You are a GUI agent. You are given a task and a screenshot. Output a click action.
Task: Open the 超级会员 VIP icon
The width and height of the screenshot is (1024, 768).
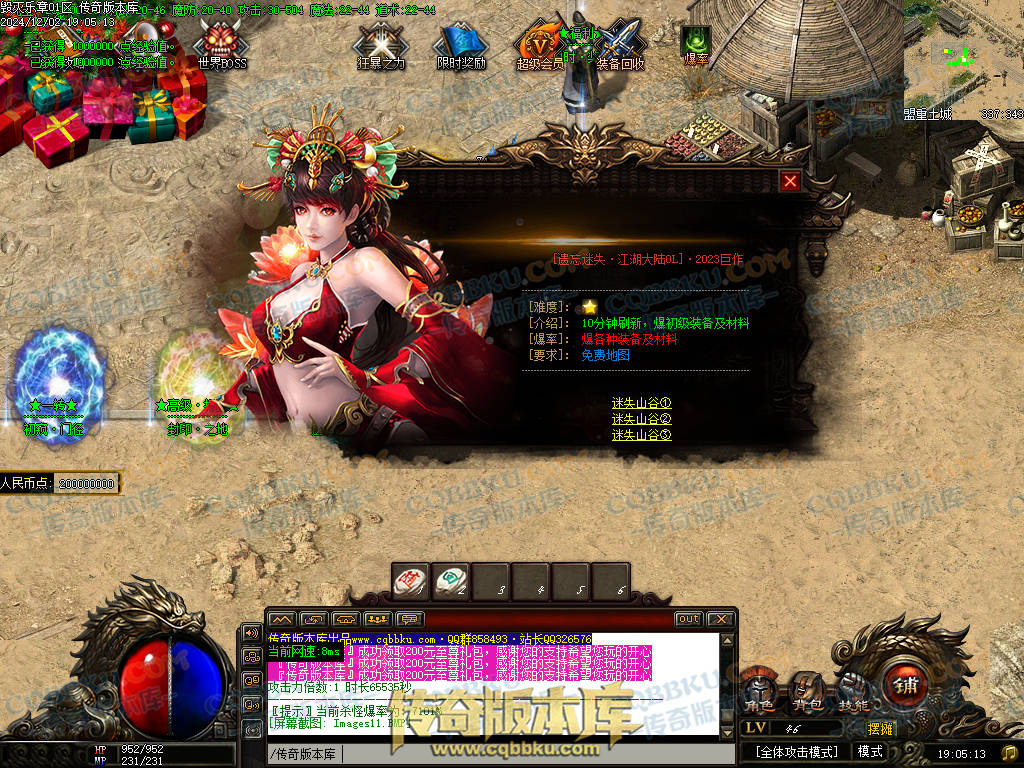tap(540, 46)
